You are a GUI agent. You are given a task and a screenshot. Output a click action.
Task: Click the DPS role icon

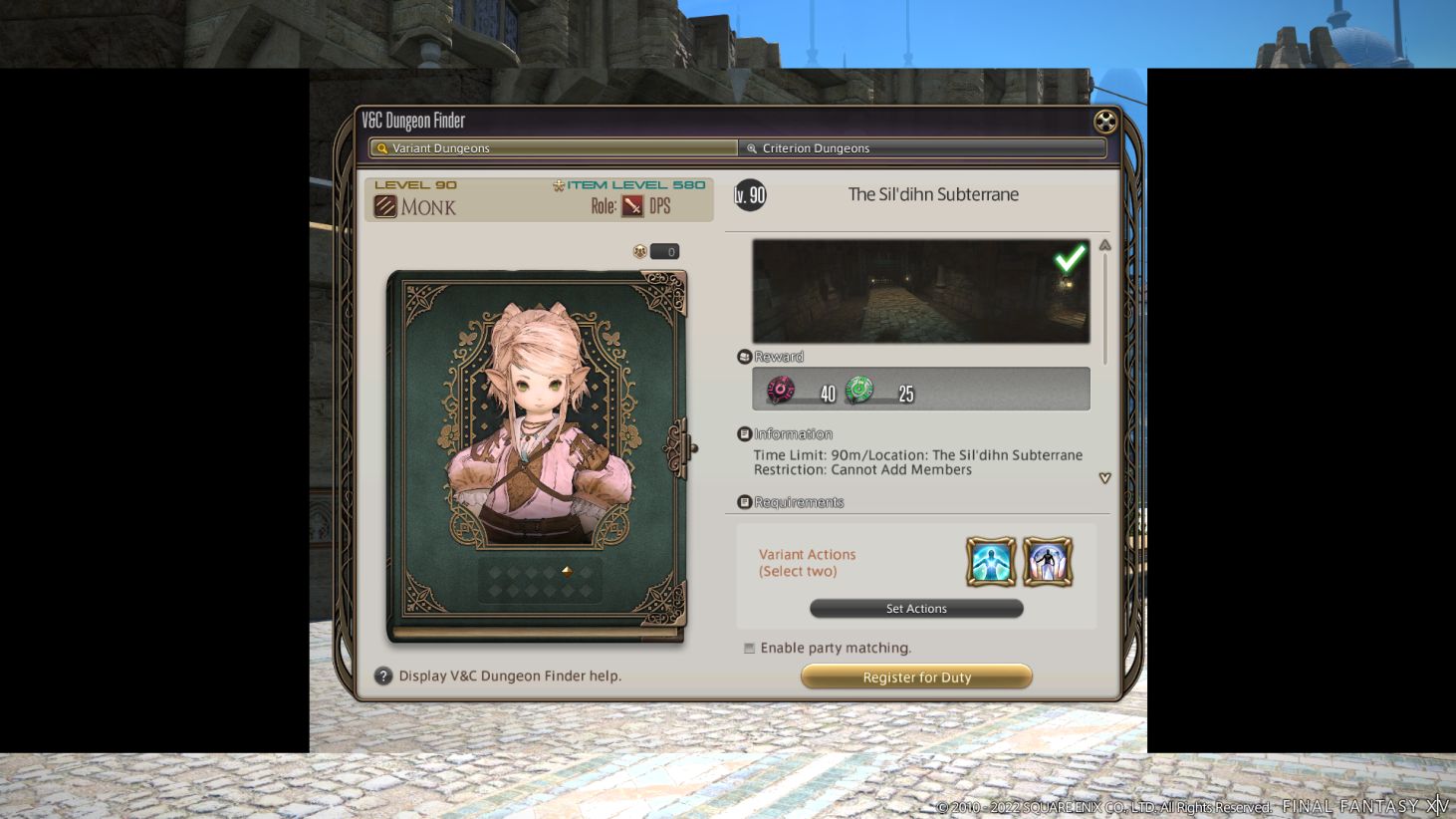tap(634, 206)
